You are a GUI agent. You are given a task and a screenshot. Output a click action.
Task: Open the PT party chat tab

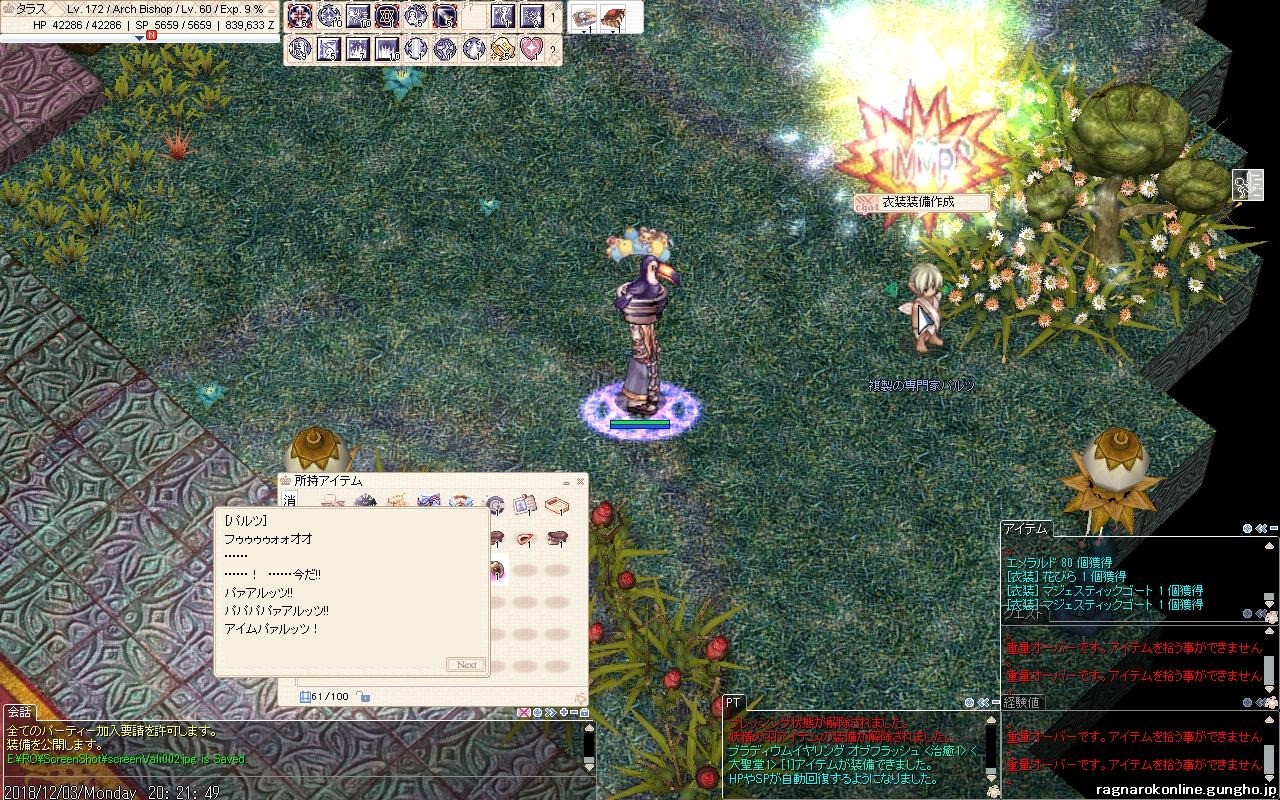point(733,703)
